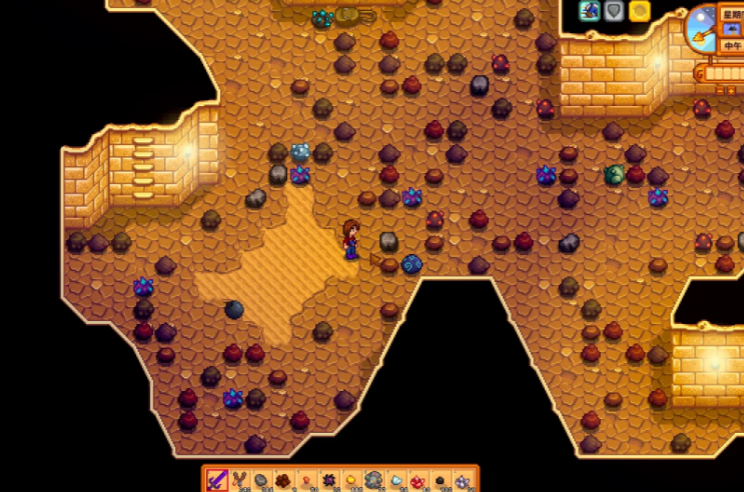
Task: Select the slingshot in the hotbar
Action: coord(239,480)
